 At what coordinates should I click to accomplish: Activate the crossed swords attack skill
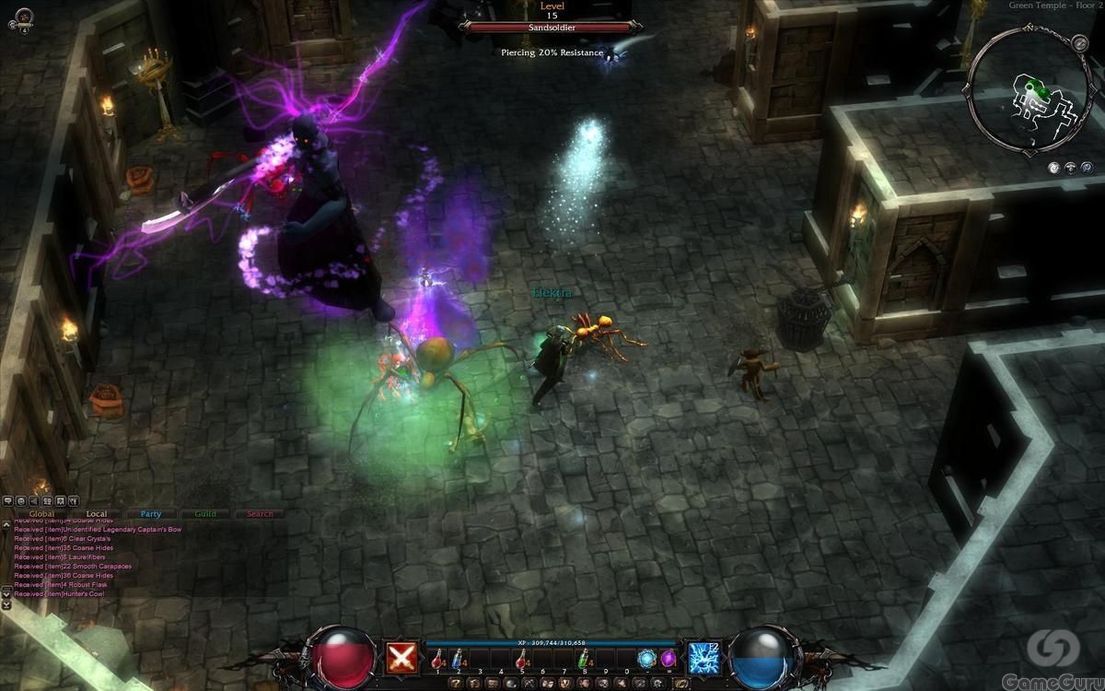pos(402,658)
